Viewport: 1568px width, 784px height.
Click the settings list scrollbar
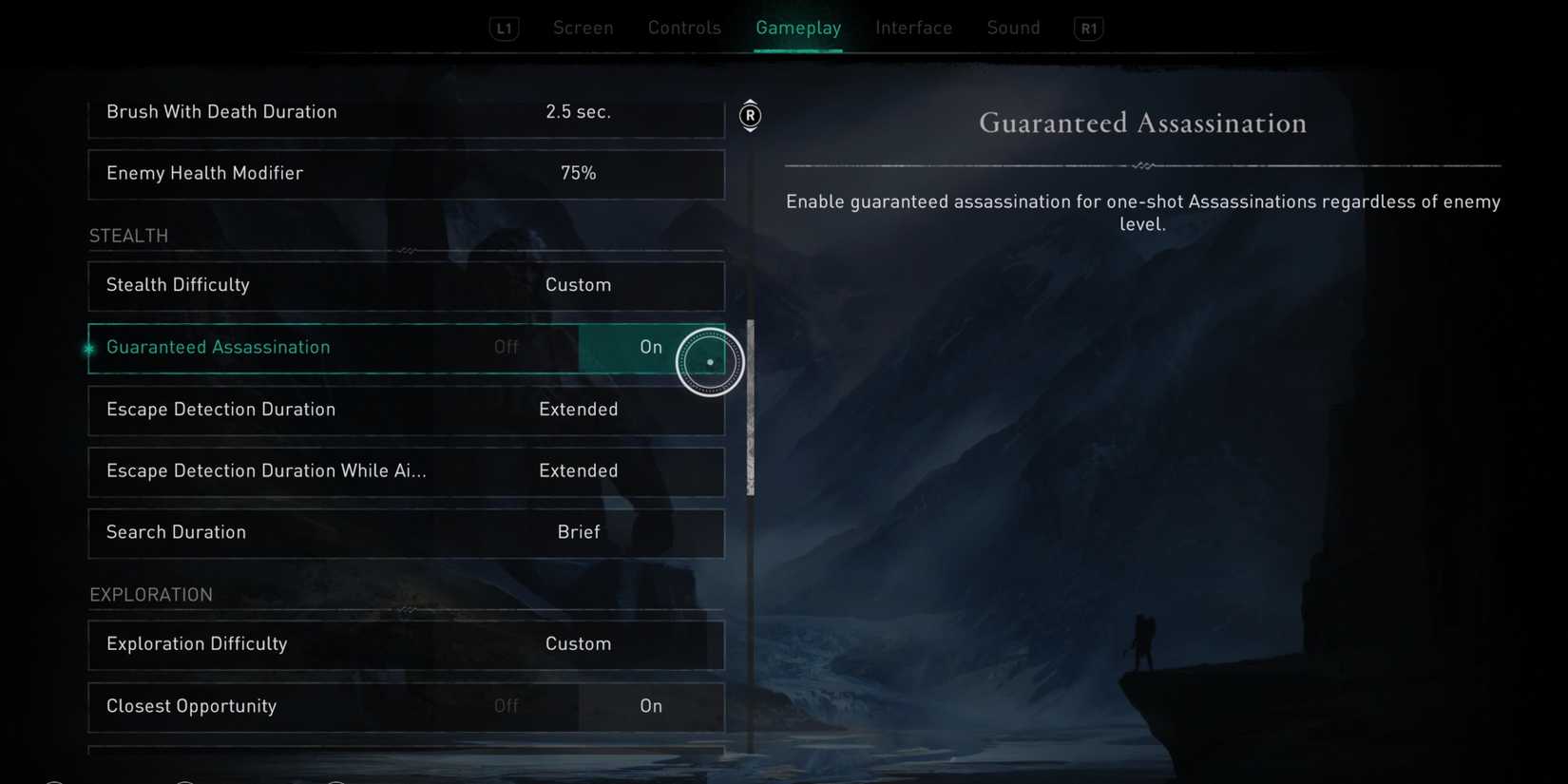[750, 409]
